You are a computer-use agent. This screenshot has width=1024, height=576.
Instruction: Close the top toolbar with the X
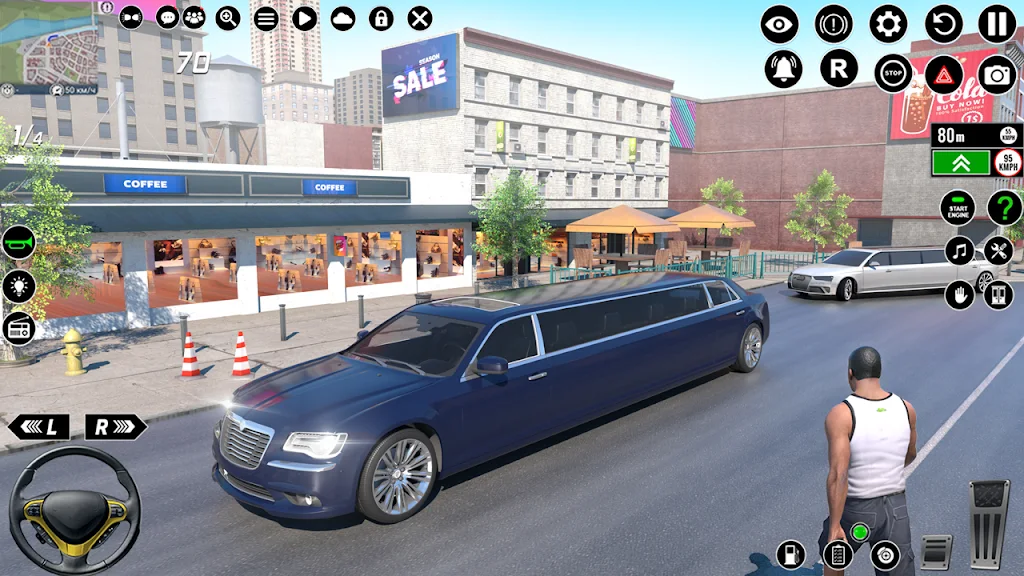[420, 18]
